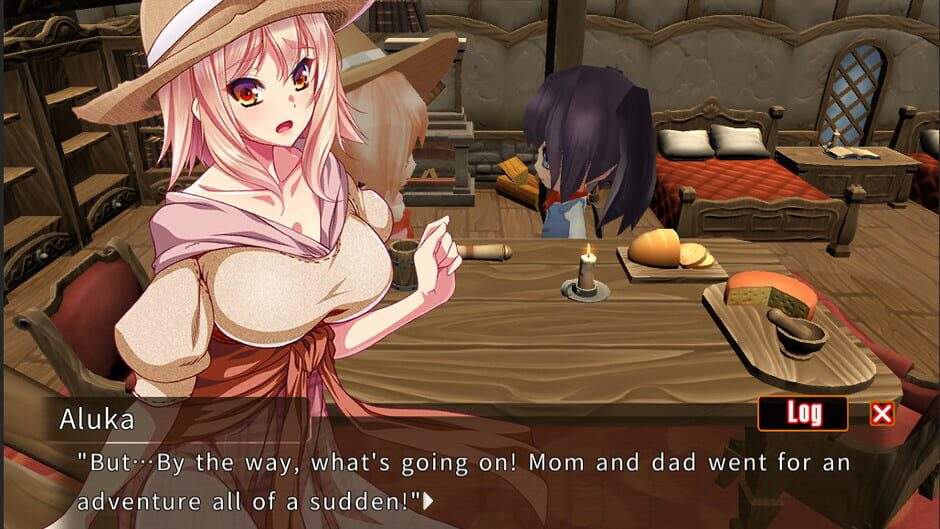940x529 pixels.
Task: Open the dialogue Log
Action: (x=802, y=413)
